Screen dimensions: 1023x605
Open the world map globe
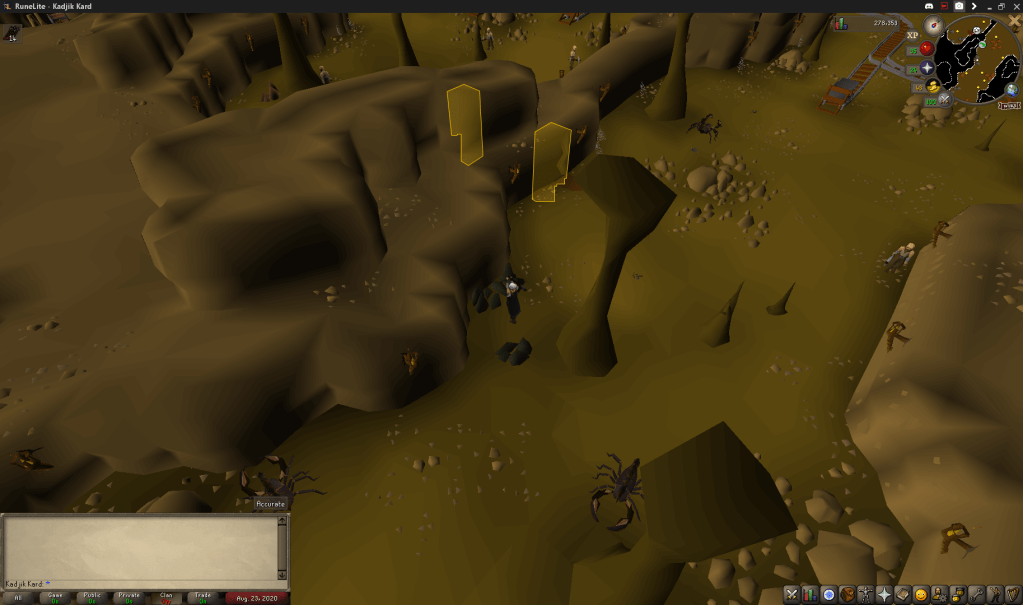click(1012, 88)
